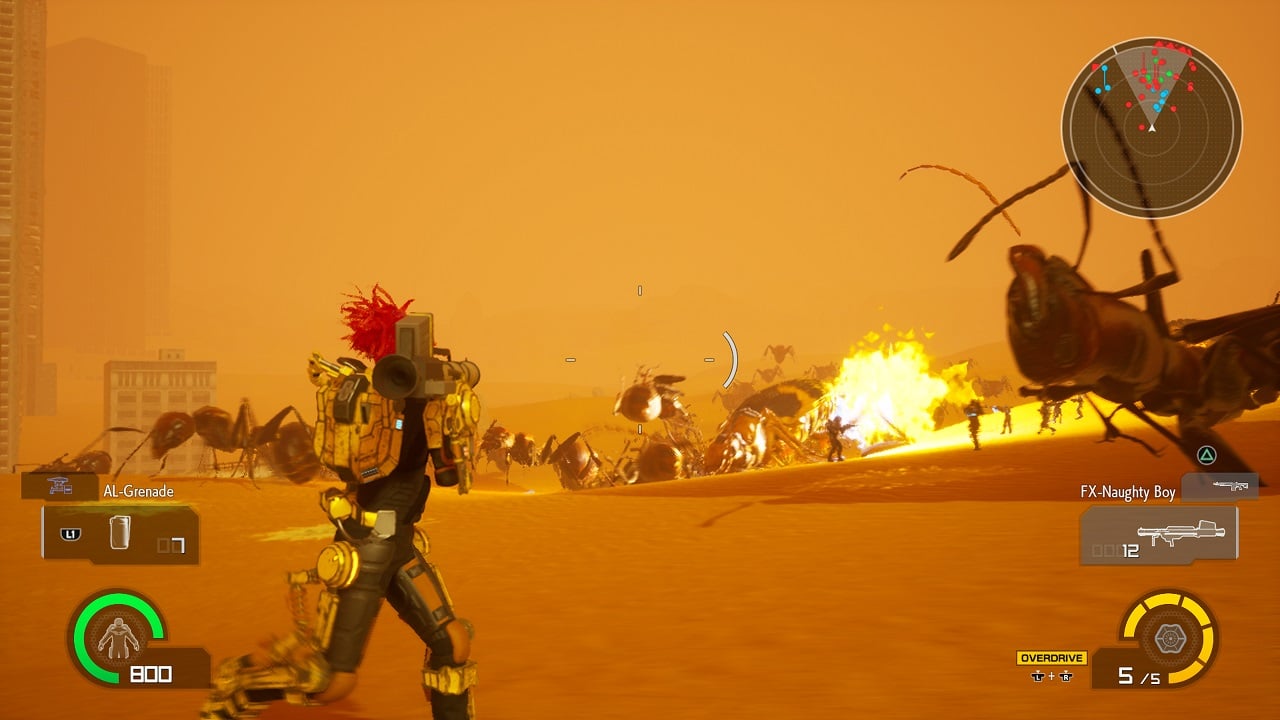Click the soldier armor status icon
This screenshot has height=720, width=1280.
118,637
